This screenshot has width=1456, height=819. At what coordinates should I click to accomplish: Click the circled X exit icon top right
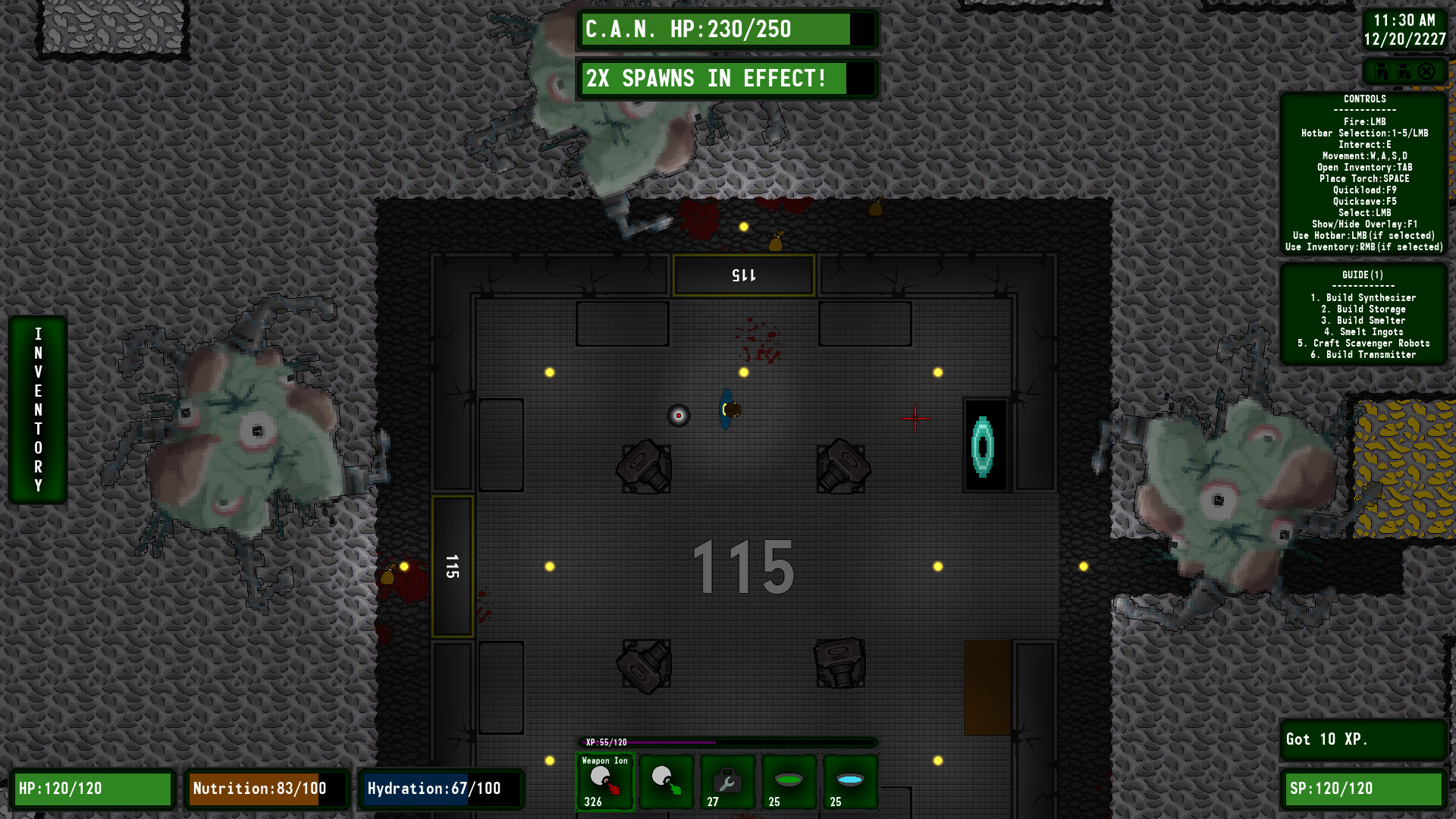click(x=1426, y=71)
